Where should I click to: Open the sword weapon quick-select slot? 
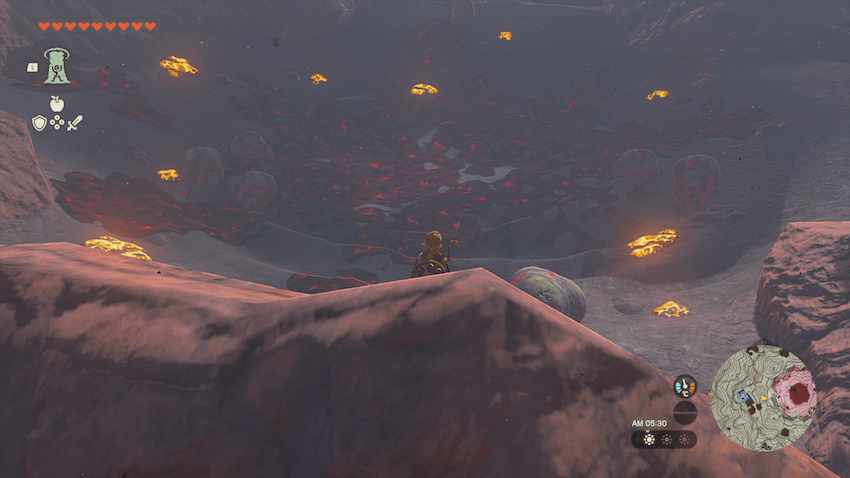tap(75, 123)
